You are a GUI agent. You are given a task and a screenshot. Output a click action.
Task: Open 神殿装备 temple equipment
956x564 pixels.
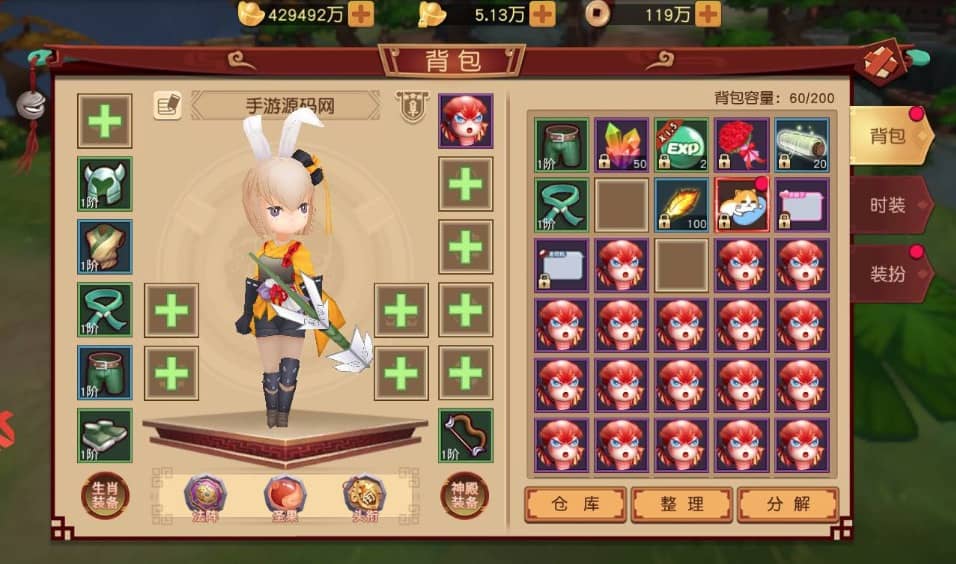[x=465, y=496]
